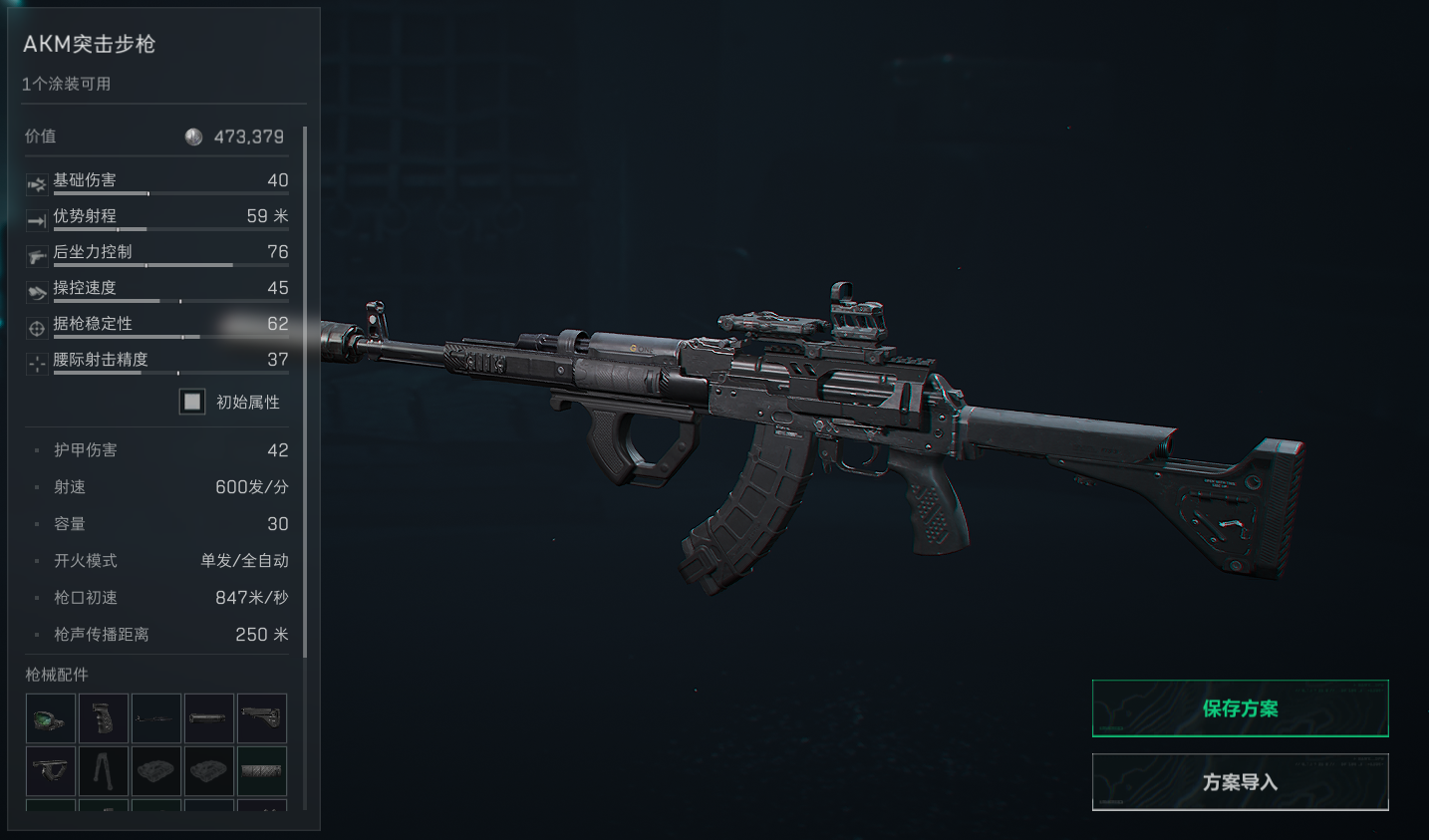Choose the triangular foregrip attachment slot
1429x840 pixels.
pos(50,771)
